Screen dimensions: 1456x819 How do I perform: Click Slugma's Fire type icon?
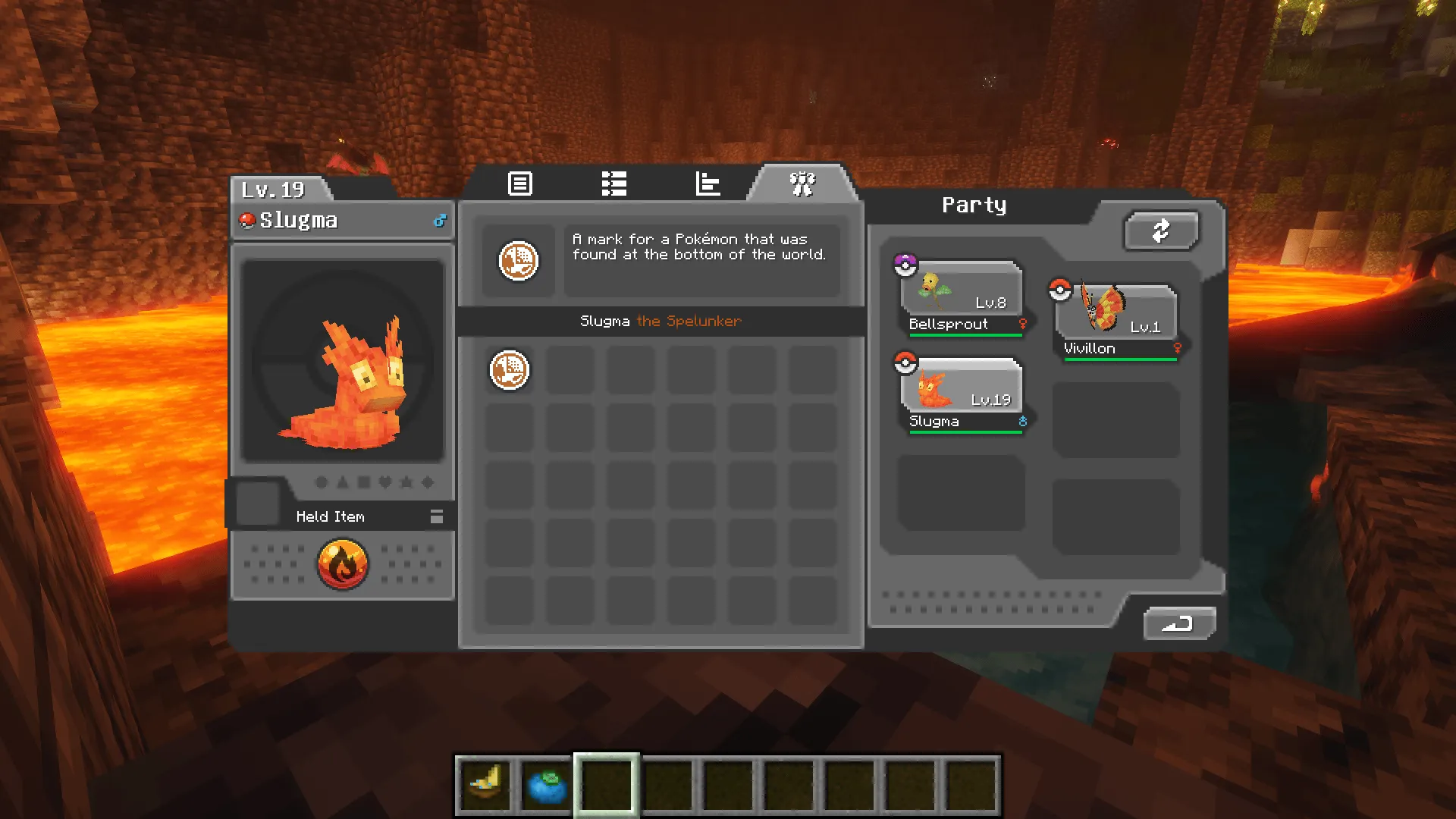pos(341,563)
